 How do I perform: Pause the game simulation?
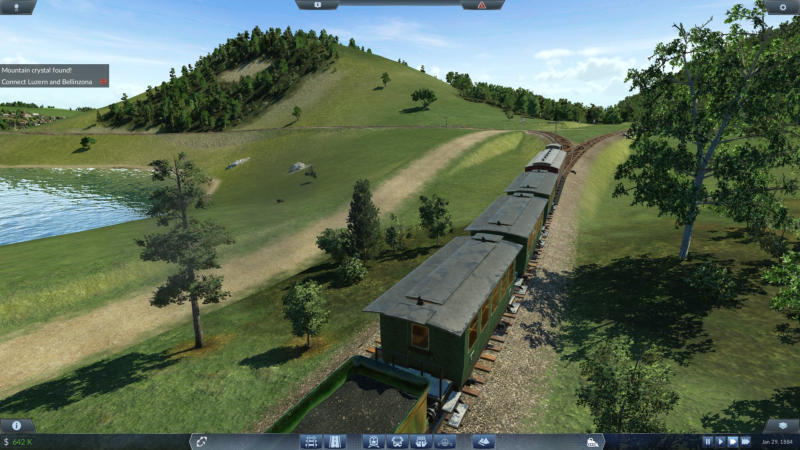click(707, 441)
